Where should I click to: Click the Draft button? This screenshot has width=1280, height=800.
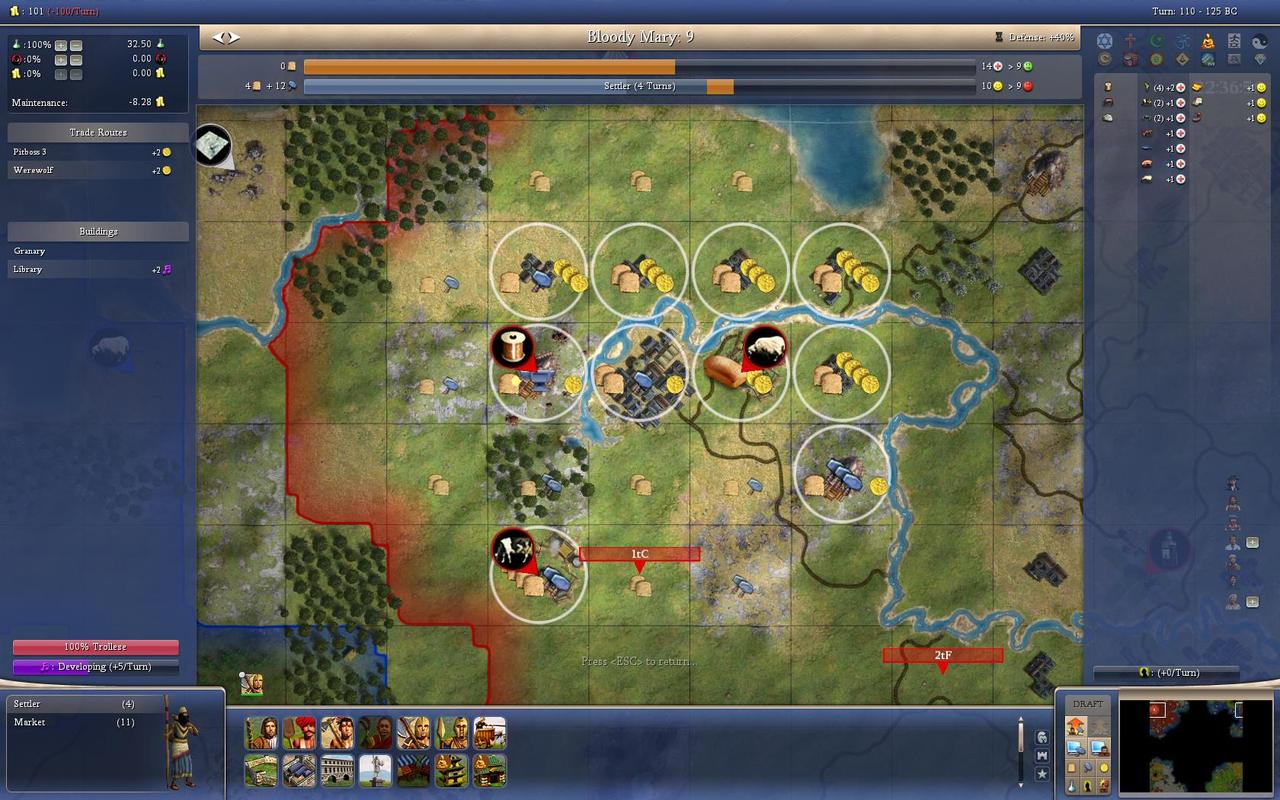pos(1088,704)
